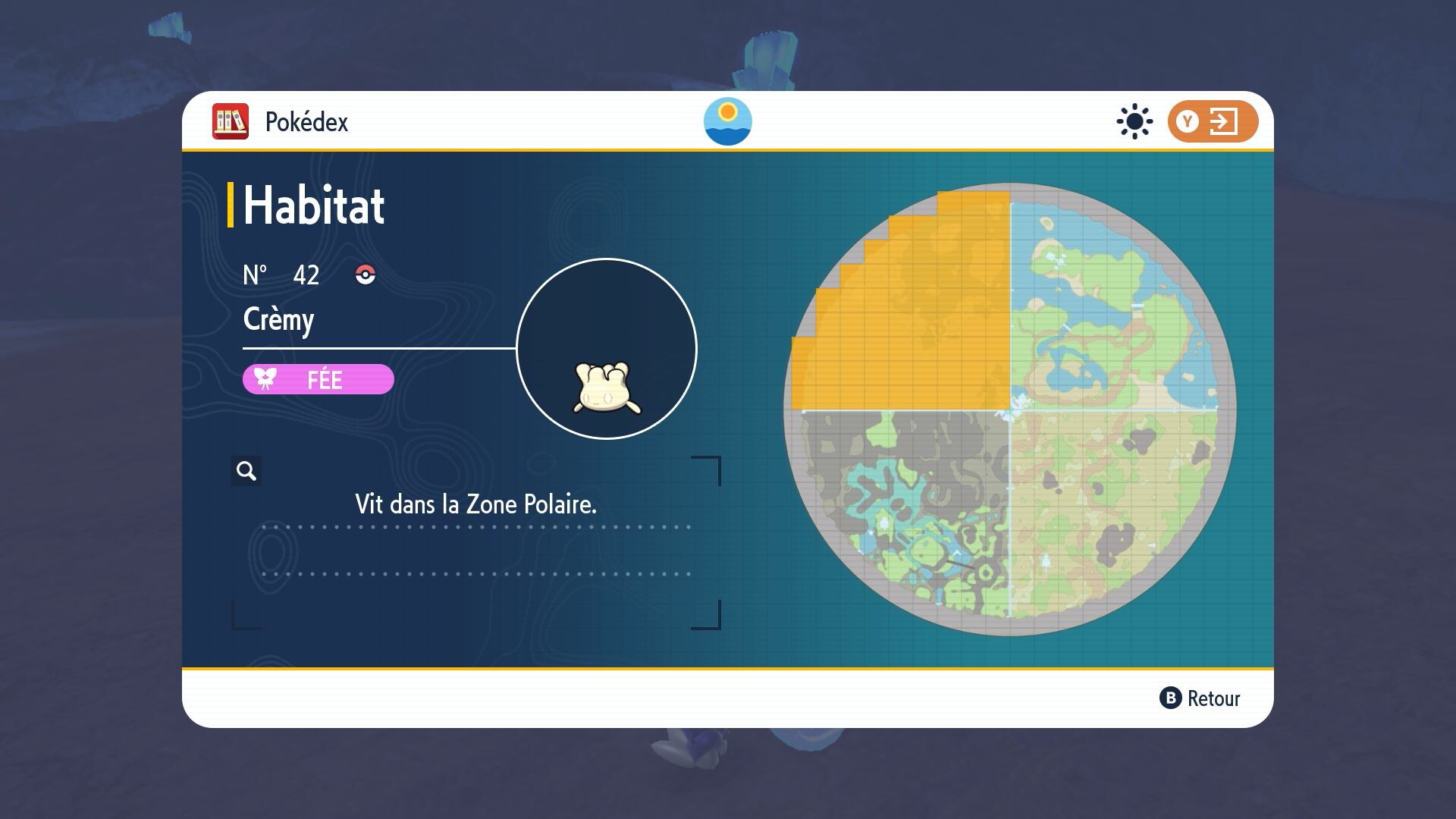
Task: Select the Pokédex title in the top bar
Action: click(x=306, y=121)
